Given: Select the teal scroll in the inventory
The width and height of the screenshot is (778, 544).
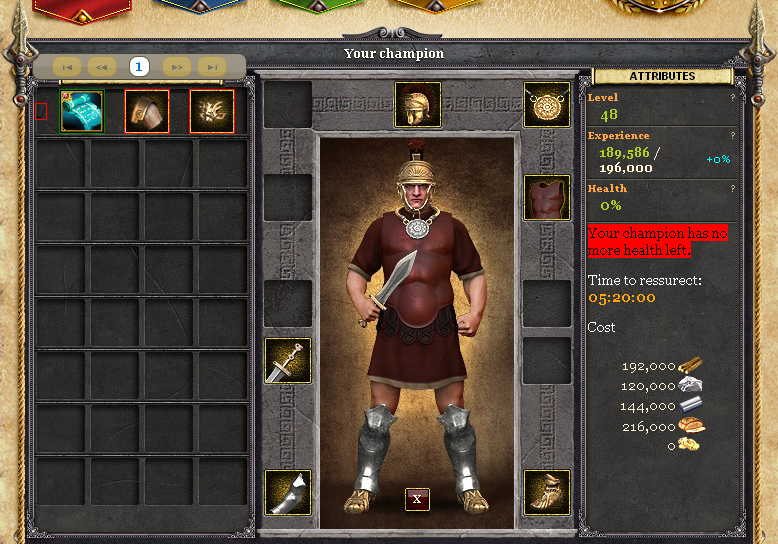Looking at the screenshot, I should pyautogui.click(x=82, y=111).
